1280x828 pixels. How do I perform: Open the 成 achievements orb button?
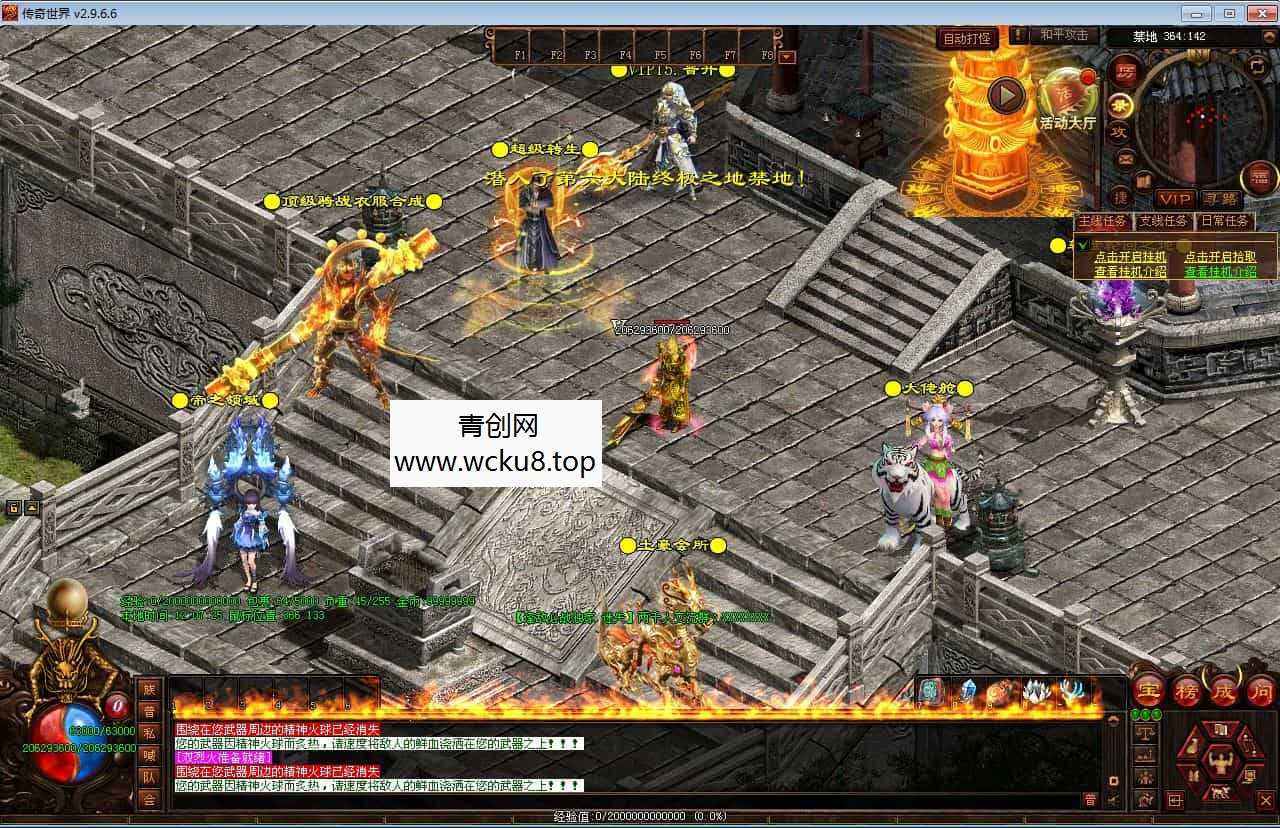1222,691
